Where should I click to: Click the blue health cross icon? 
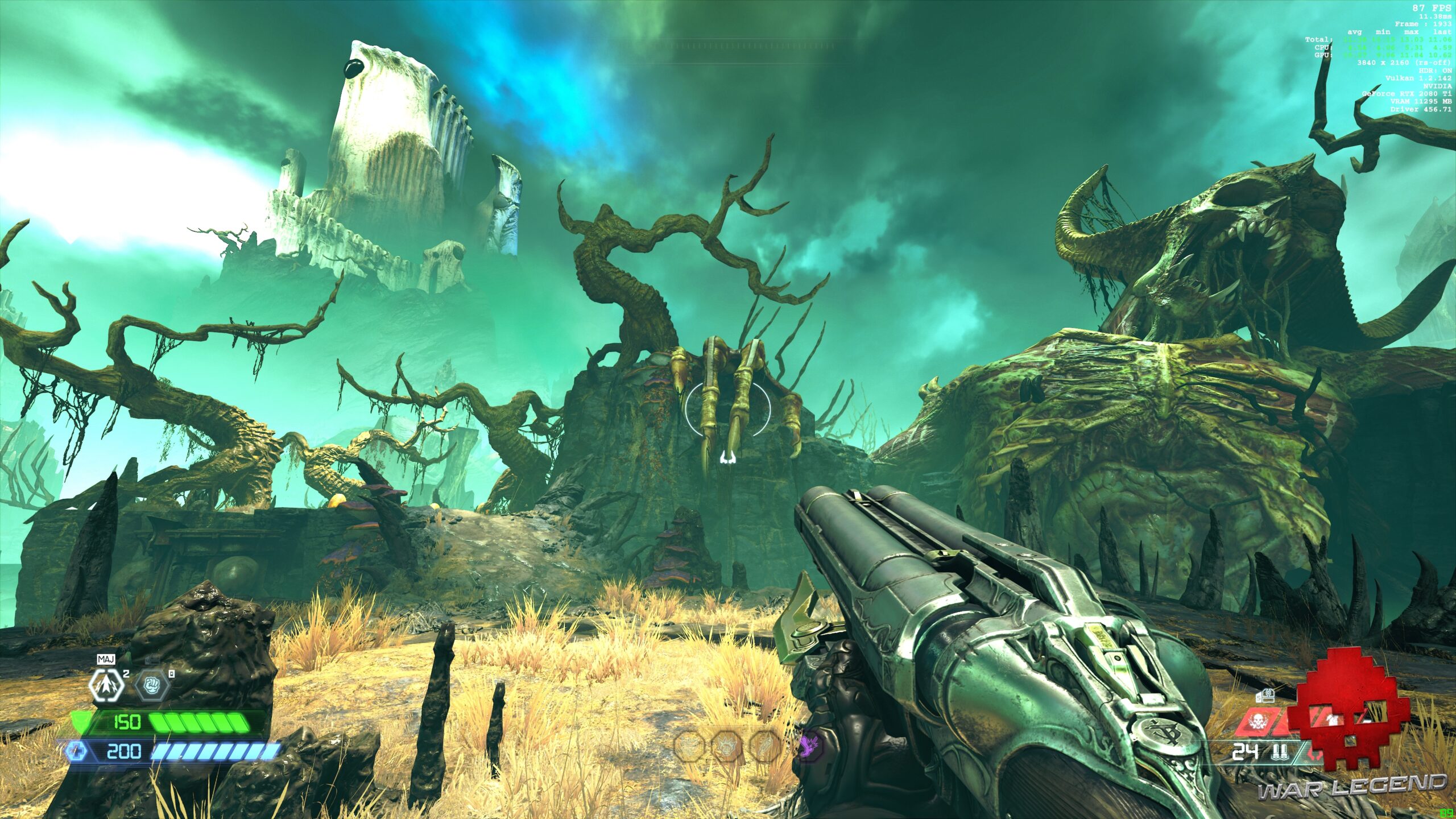[76, 752]
